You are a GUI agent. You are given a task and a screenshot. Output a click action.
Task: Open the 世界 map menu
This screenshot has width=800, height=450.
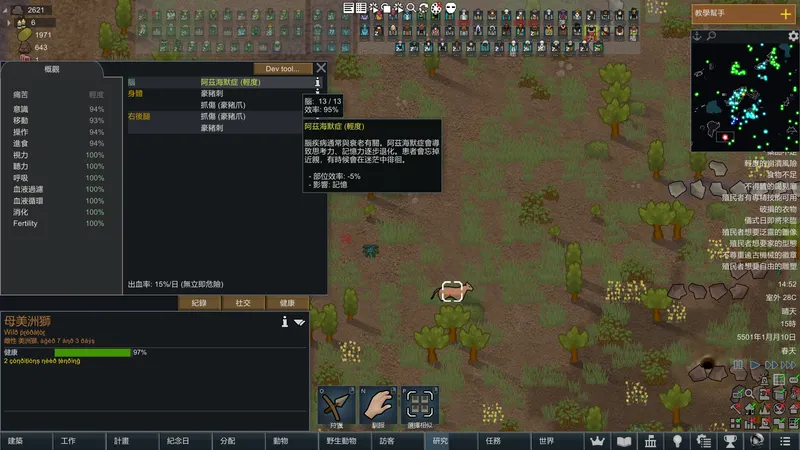pyautogui.click(x=546, y=441)
